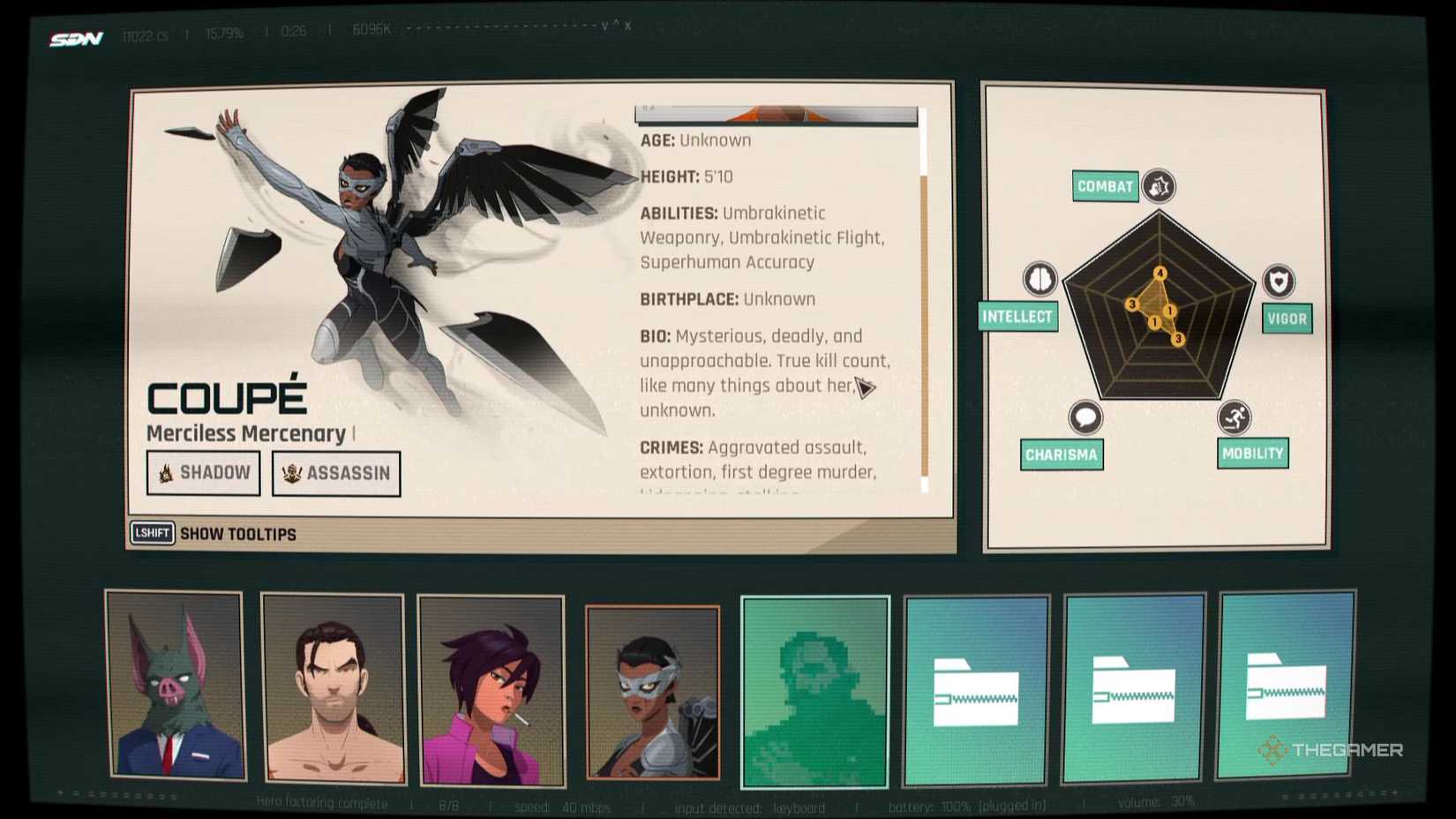Viewport: 1456px width, 819px height.
Task: Click the Vigor shield icon
Action: pyautogui.click(x=1279, y=282)
